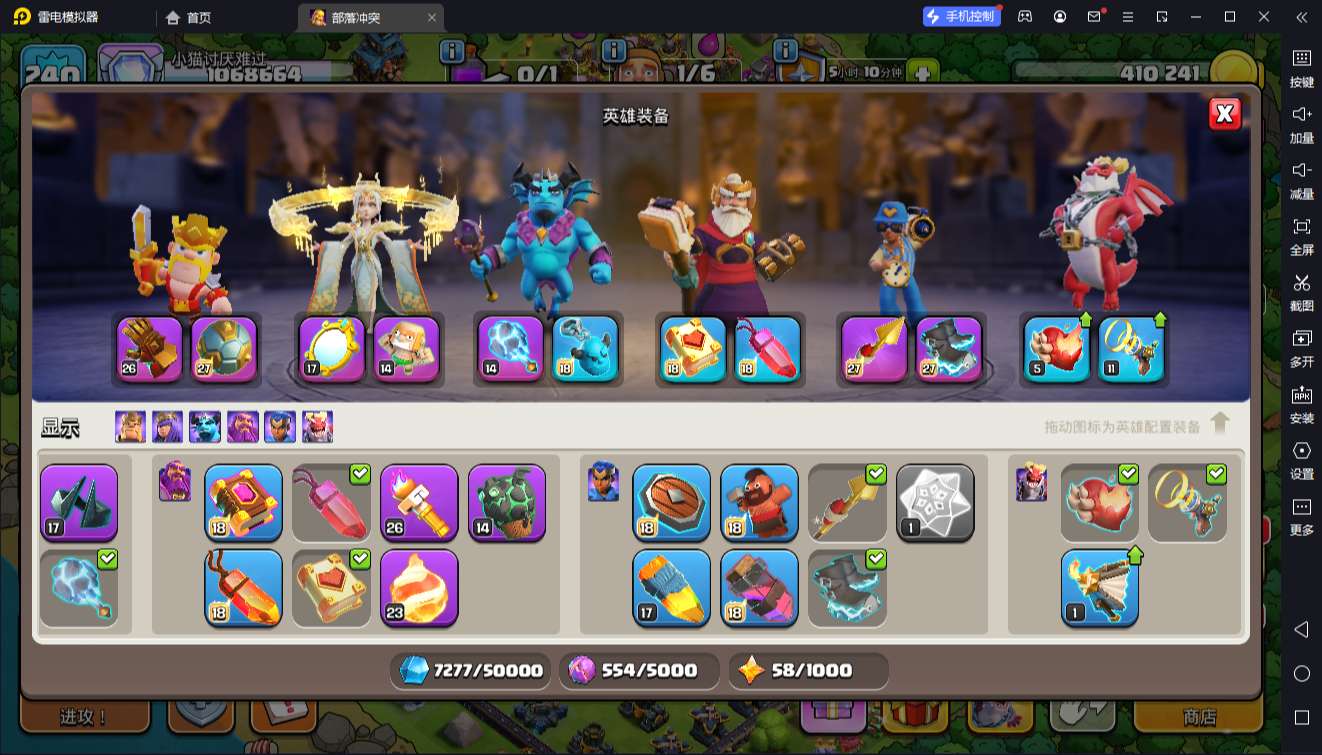This screenshot has width=1322, height=755.
Task: Choose the level 23 orange fireball equipment
Action: [419, 587]
